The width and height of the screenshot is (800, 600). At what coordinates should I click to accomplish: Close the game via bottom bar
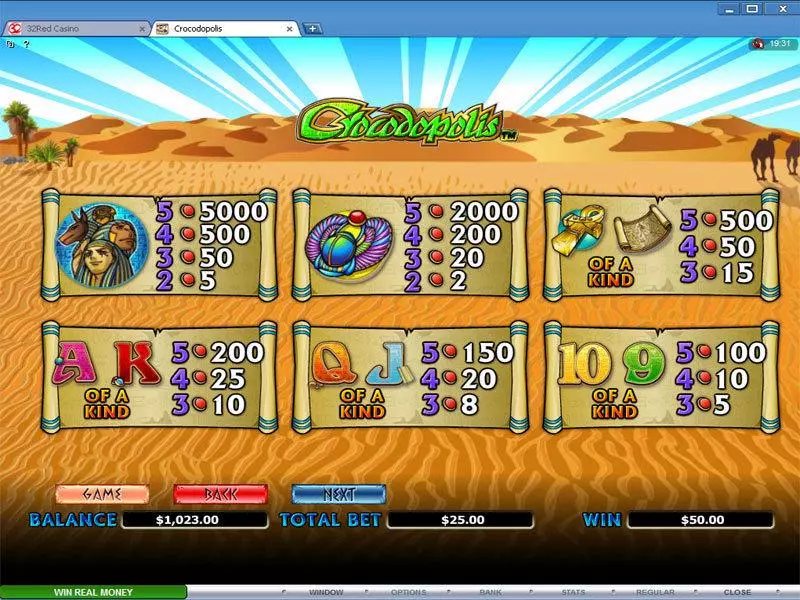pos(737,592)
